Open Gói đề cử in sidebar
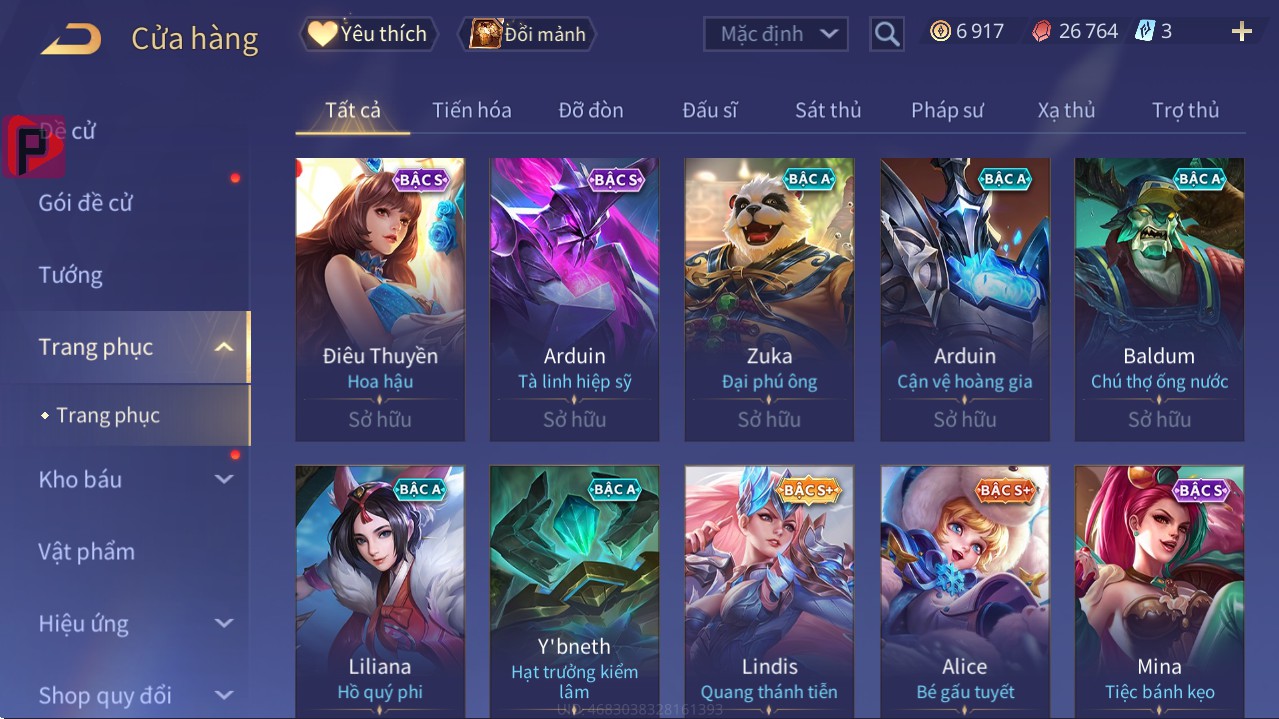The height and width of the screenshot is (719, 1279). (85, 203)
